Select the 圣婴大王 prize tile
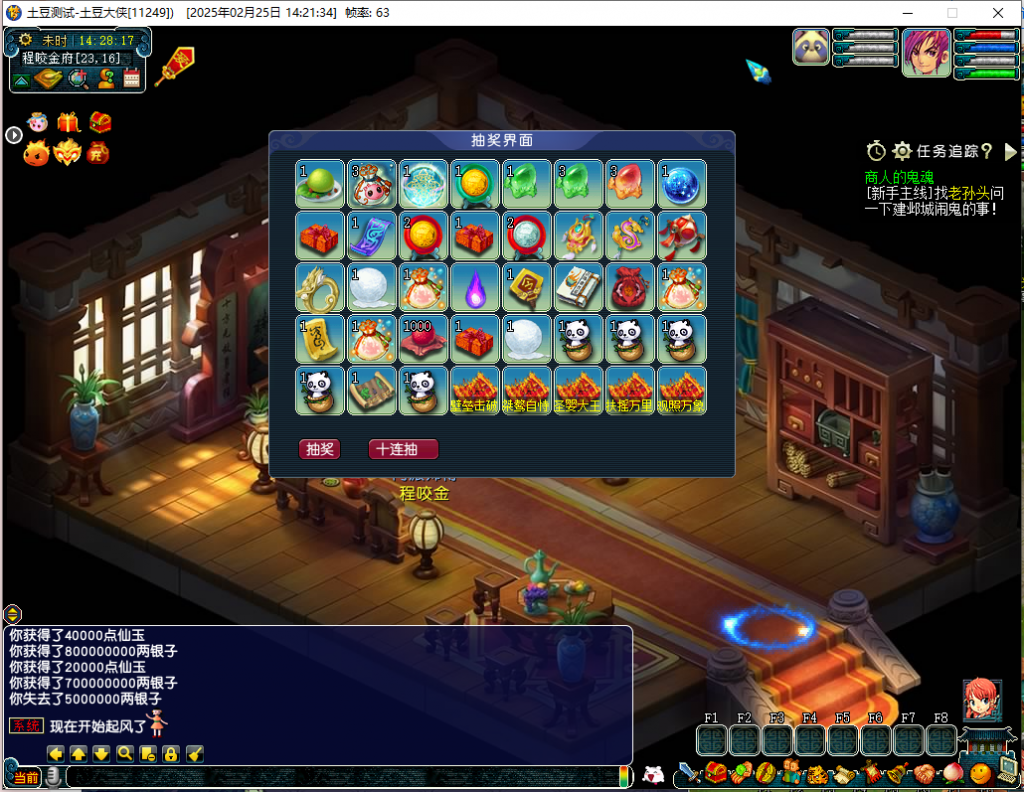Screen dimensions: 1024x792 click(x=579, y=391)
